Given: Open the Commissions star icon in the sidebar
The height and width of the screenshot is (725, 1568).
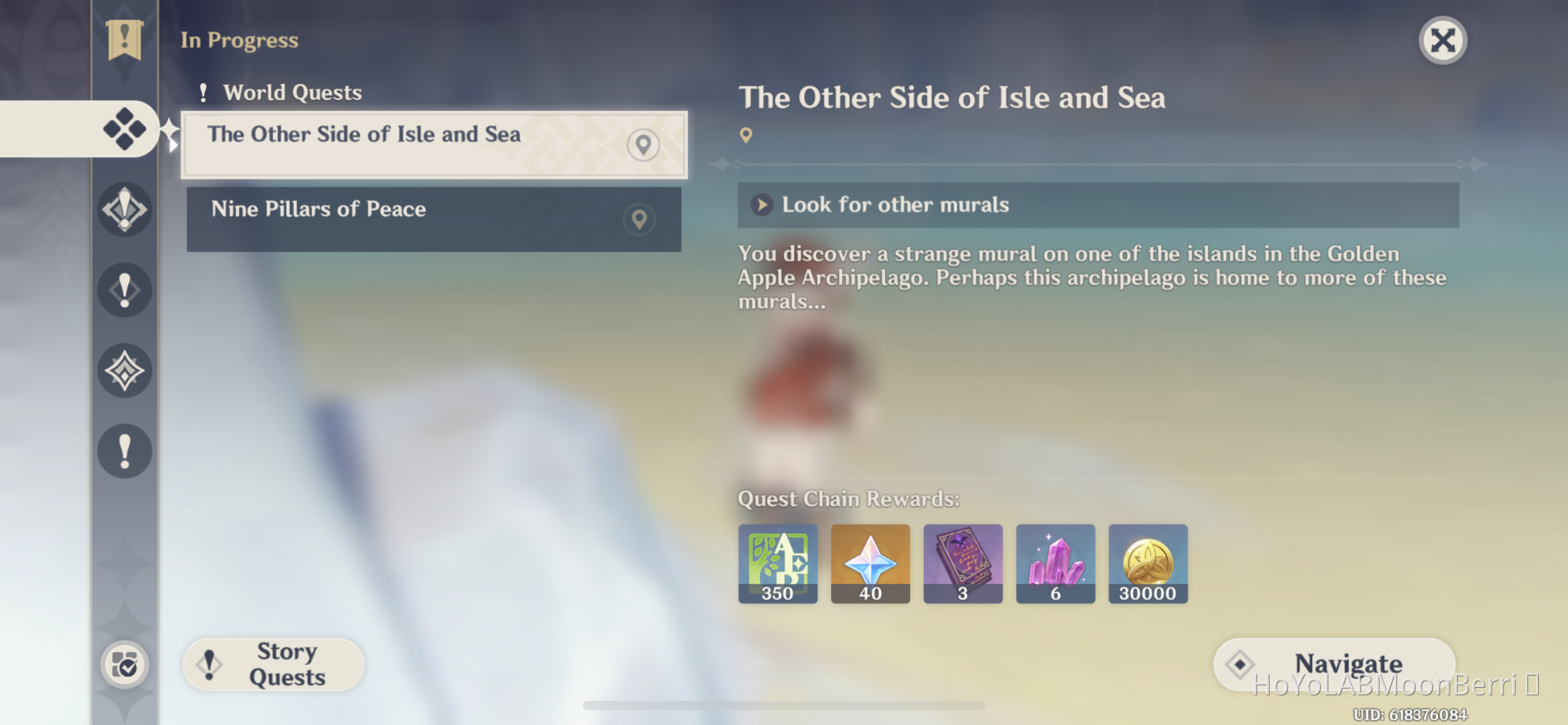Looking at the screenshot, I should click(126, 371).
